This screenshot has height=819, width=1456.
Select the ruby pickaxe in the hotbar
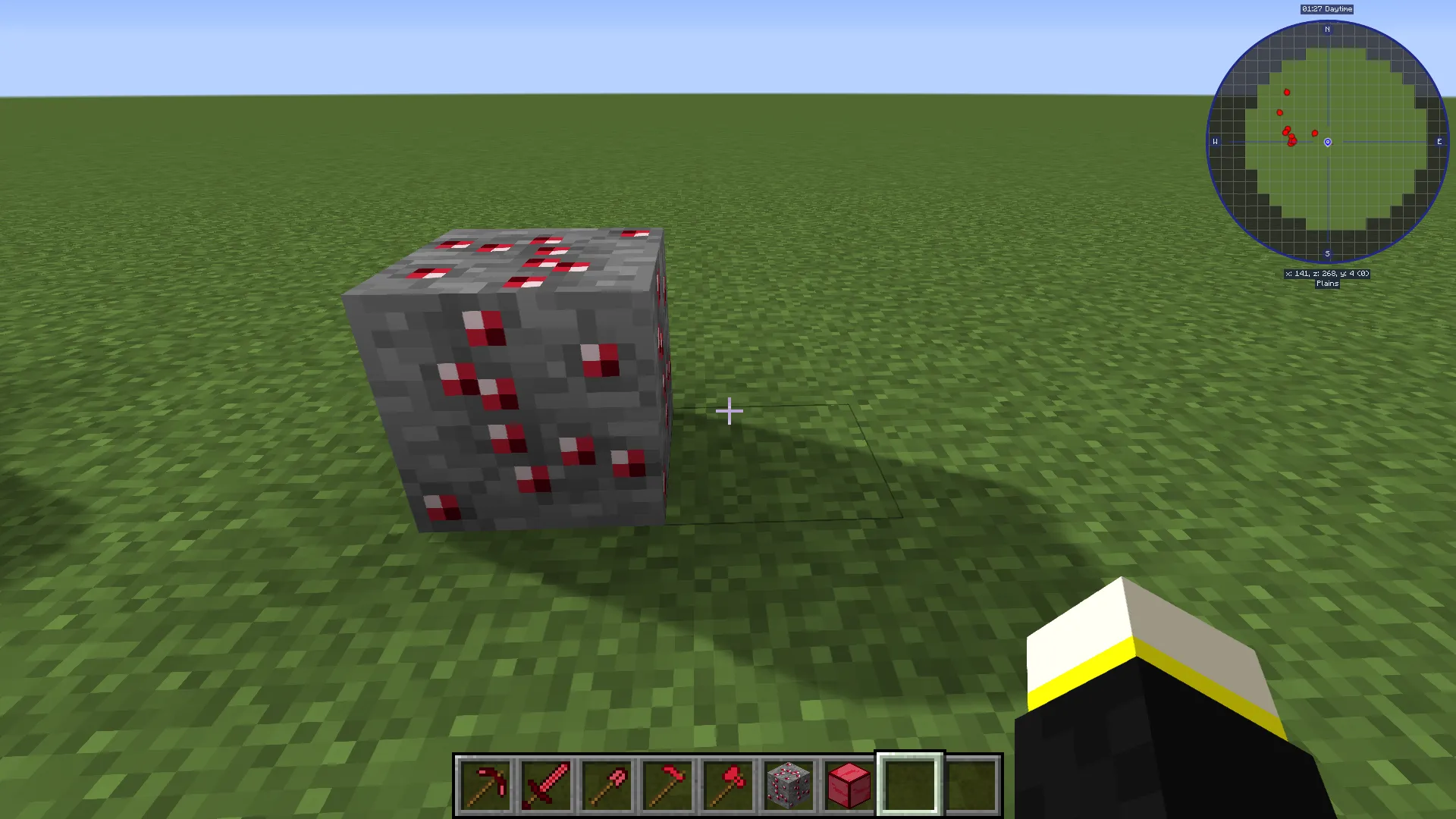click(x=485, y=783)
